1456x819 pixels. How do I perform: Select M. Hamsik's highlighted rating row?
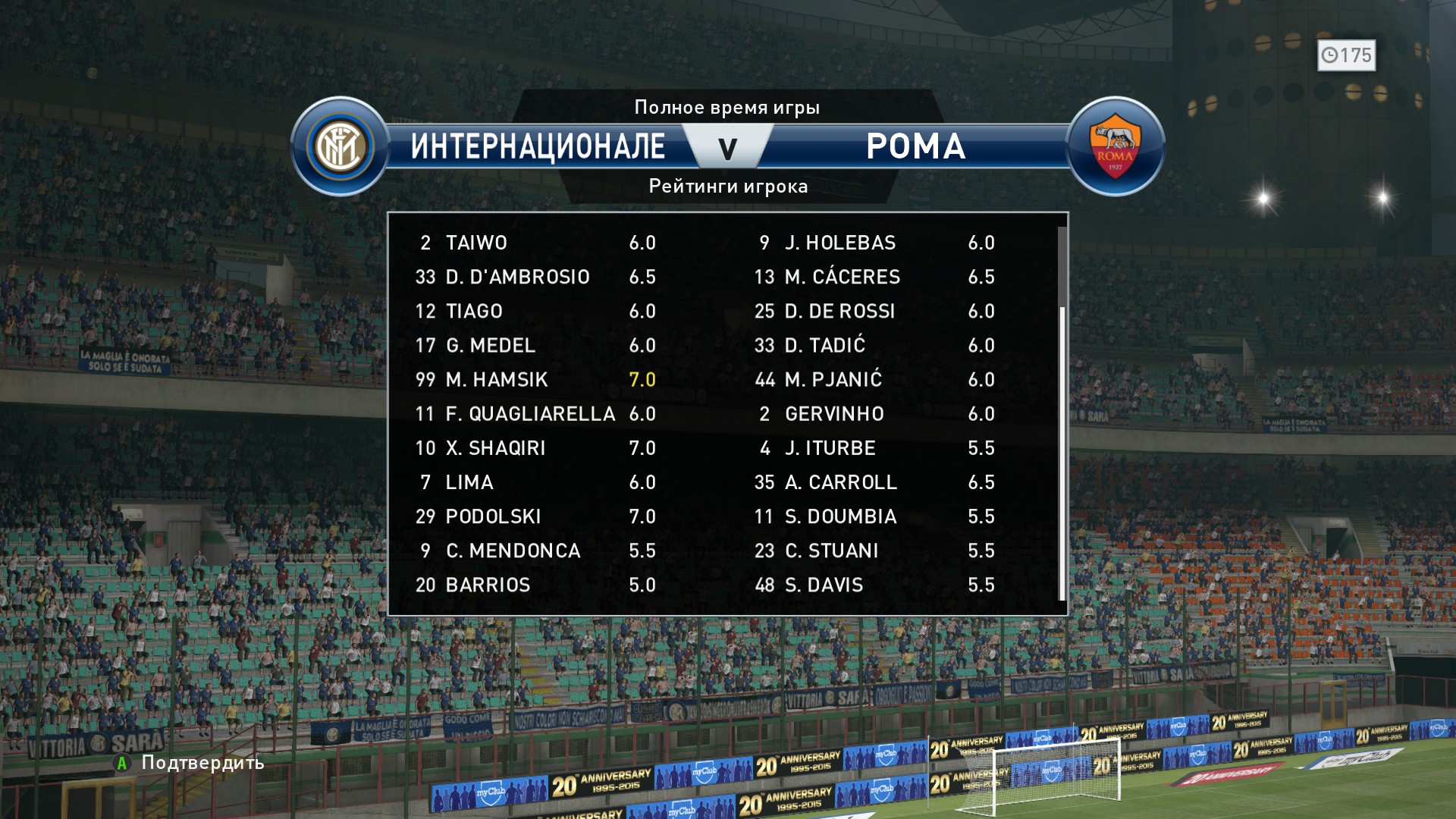point(535,379)
